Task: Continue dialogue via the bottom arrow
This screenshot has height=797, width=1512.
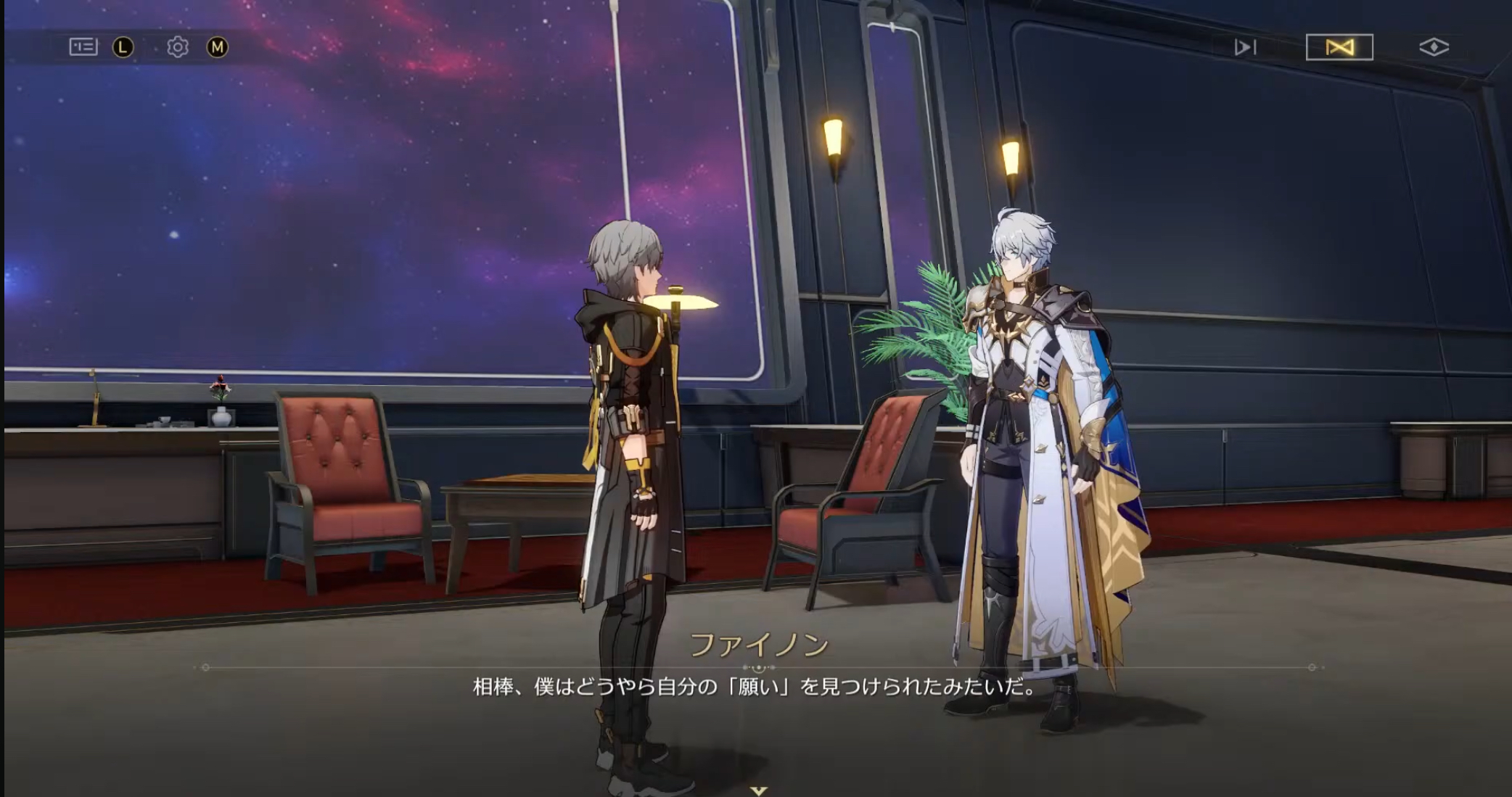Action: coord(758,790)
